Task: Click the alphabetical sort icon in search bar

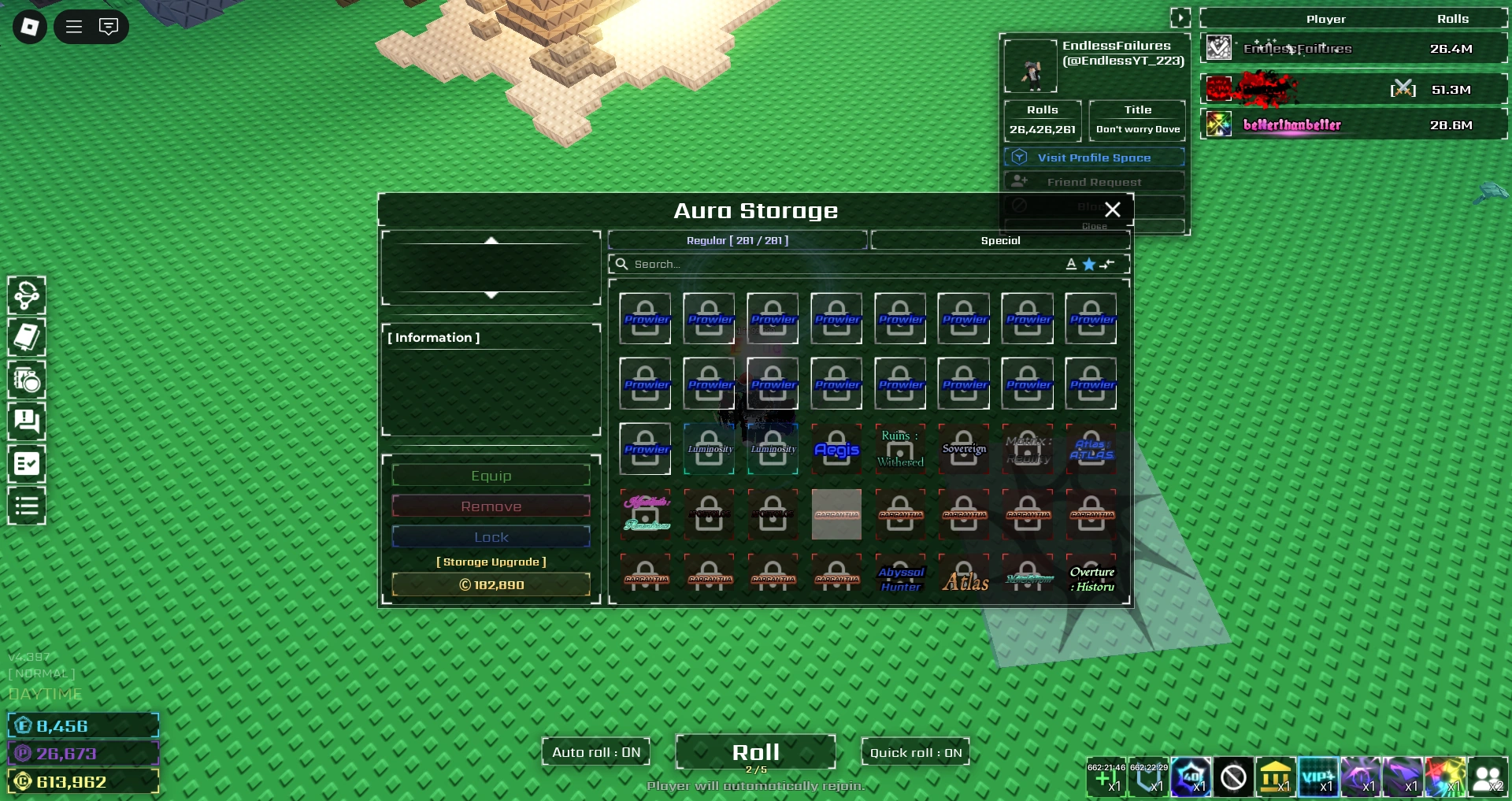Action: click(x=1071, y=264)
